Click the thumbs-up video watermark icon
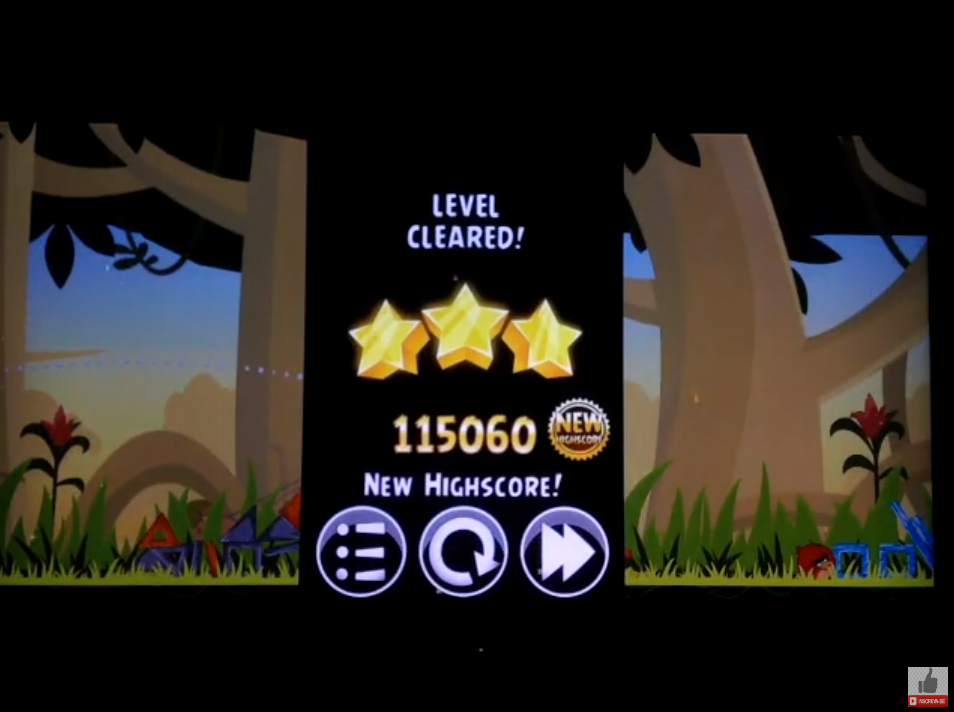 [x=927, y=684]
